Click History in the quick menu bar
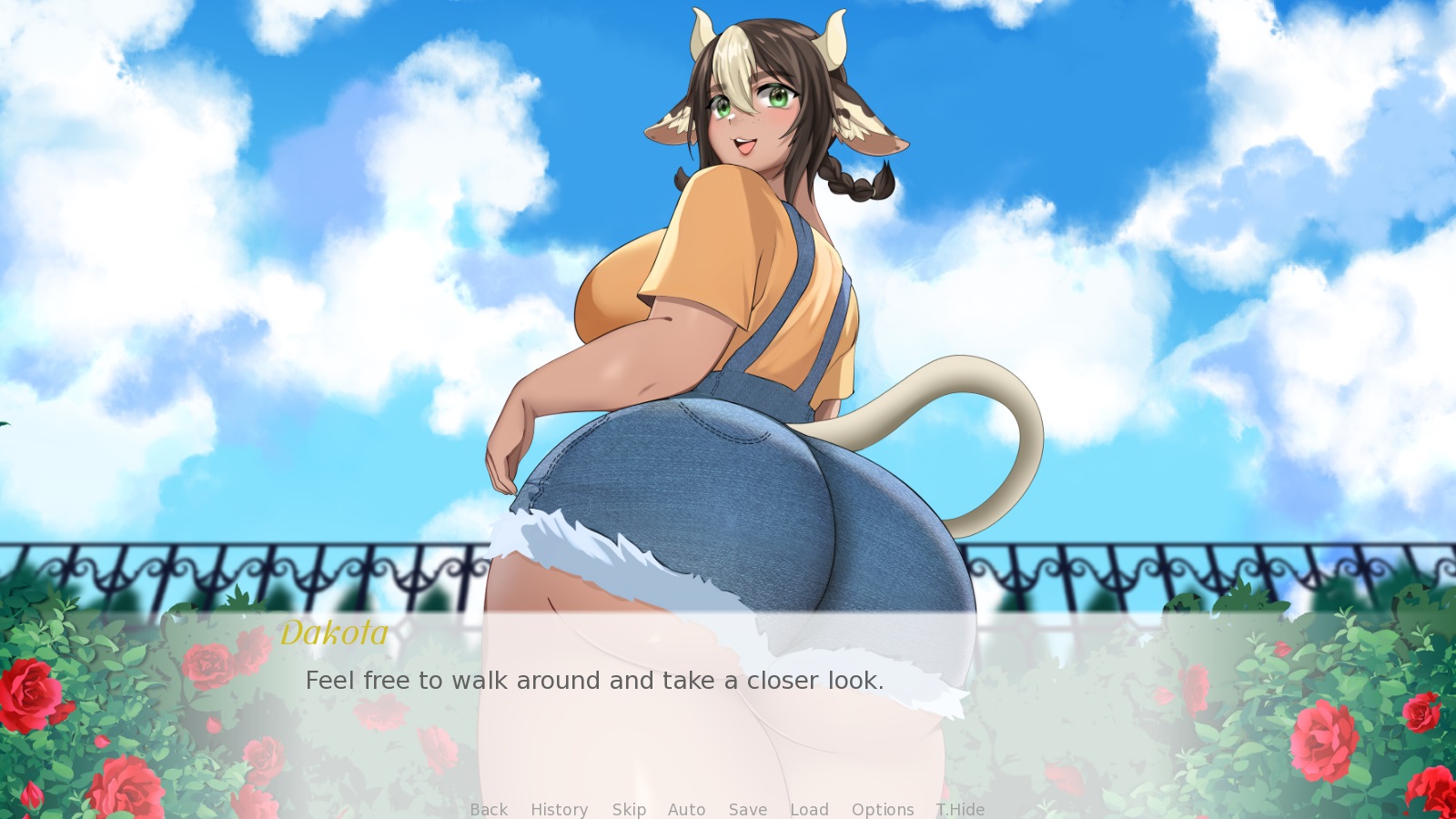The width and height of the screenshot is (1456, 819). click(x=559, y=809)
